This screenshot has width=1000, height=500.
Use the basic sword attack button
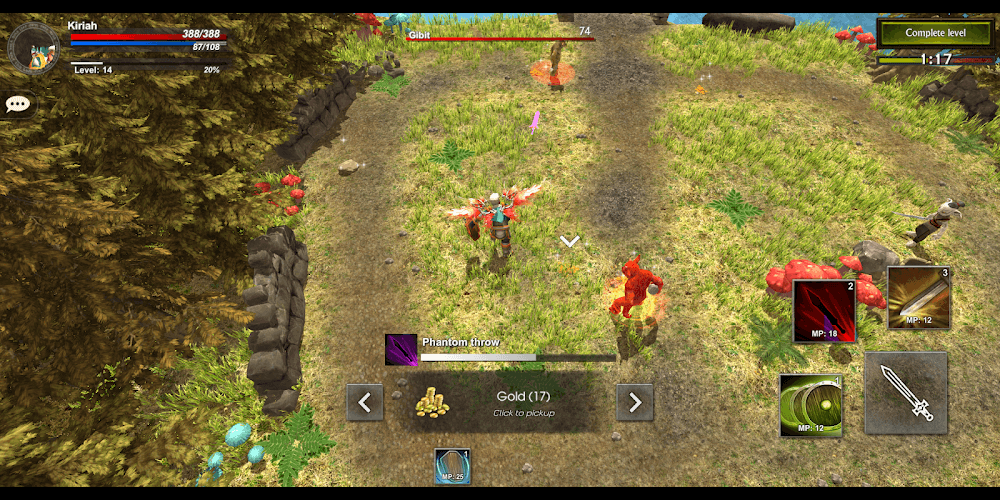click(x=906, y=392)
